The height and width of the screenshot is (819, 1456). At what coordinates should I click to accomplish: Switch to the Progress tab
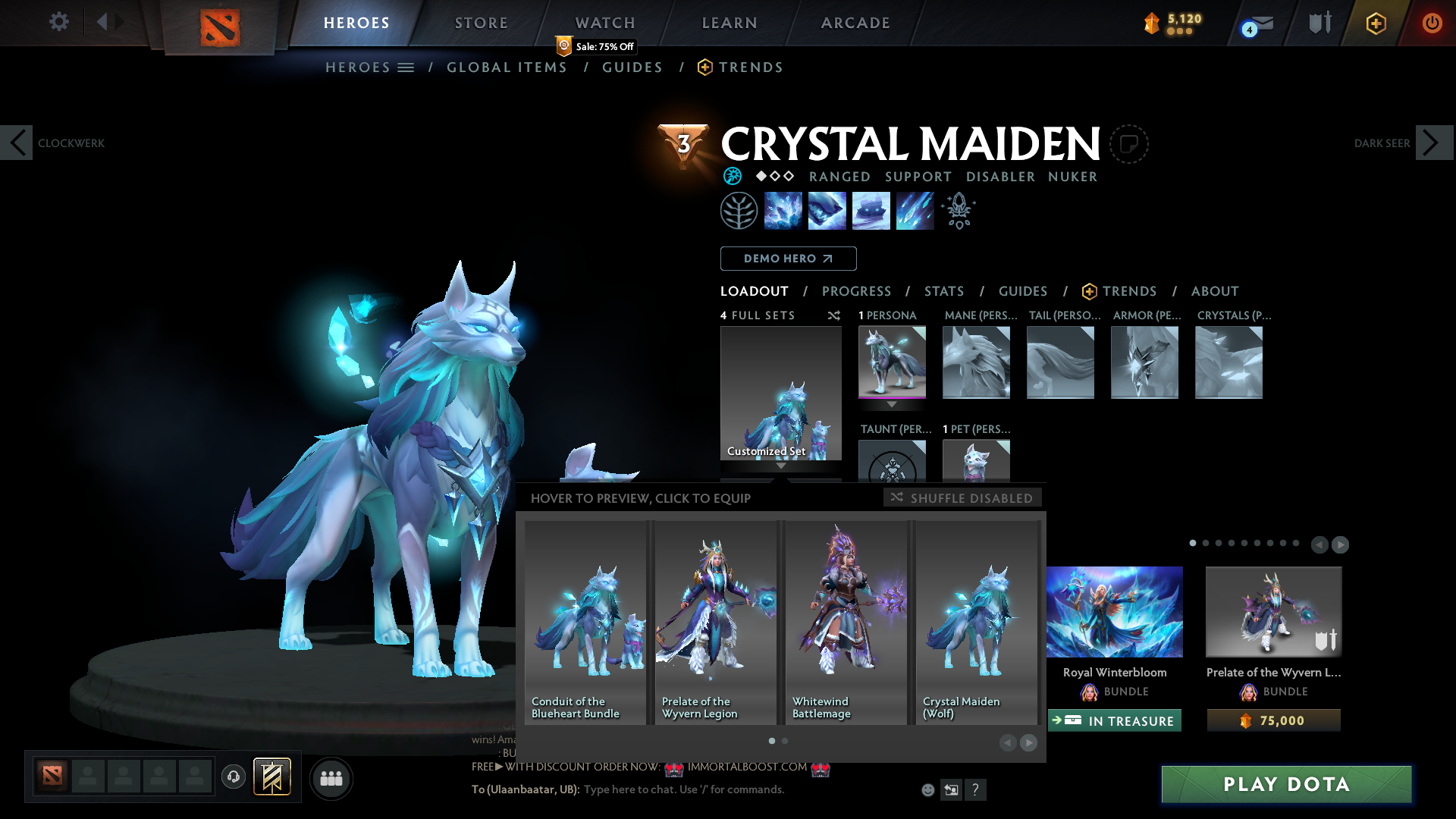[x=857, y=291]
